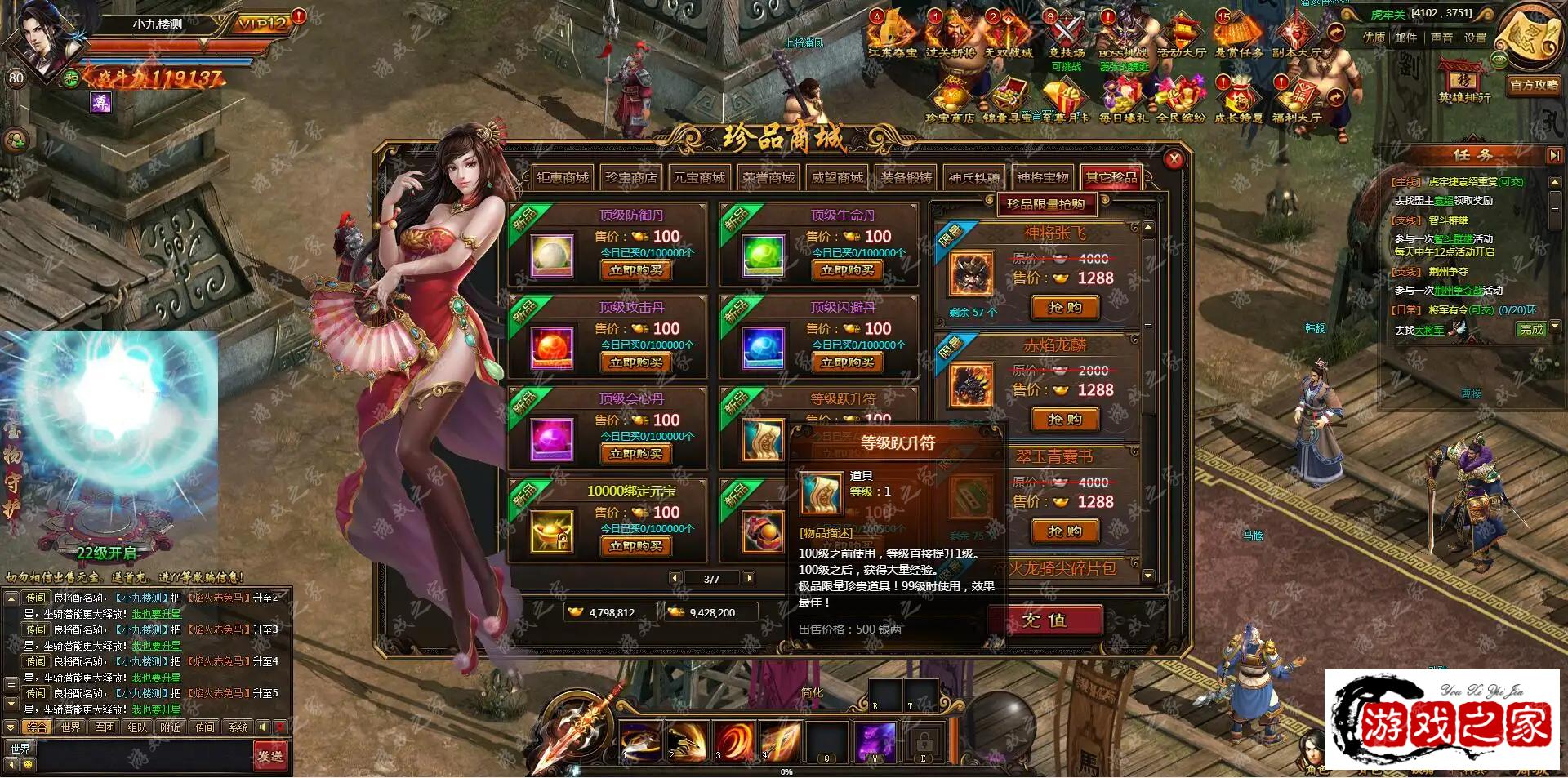1568x778 pixels.
Task: Buy 顶级防御丹 with its 立即购买 button
Action: (x=635, y=270)
